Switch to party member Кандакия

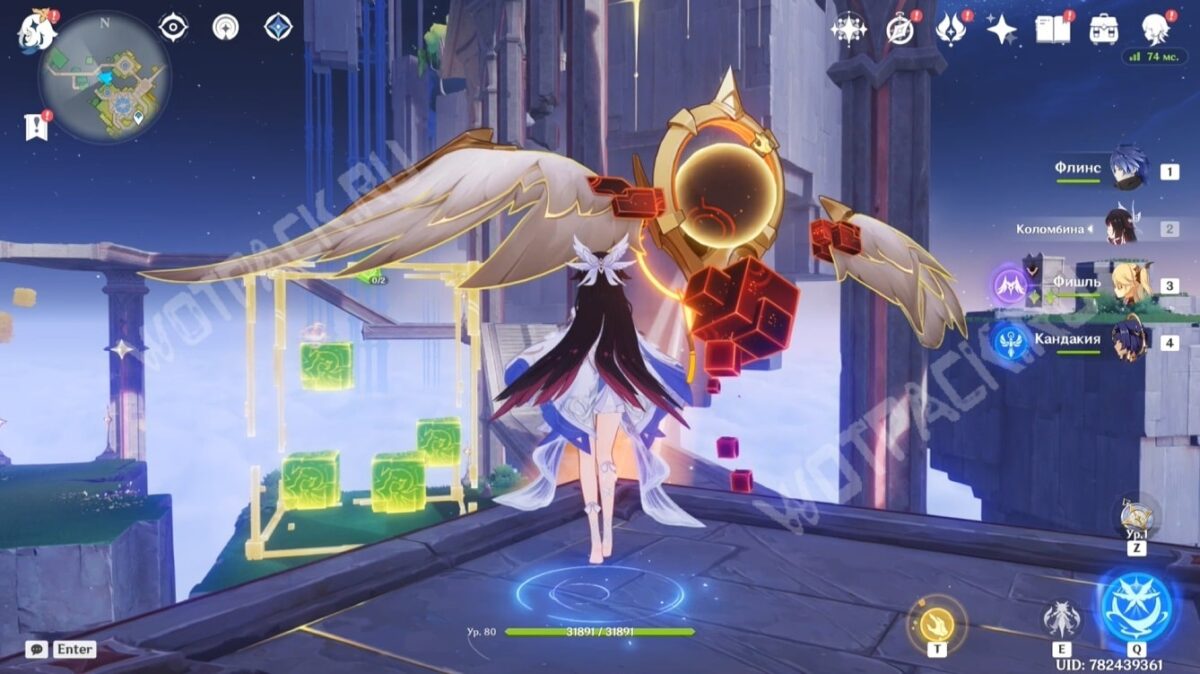click(x=1128, y=341)
